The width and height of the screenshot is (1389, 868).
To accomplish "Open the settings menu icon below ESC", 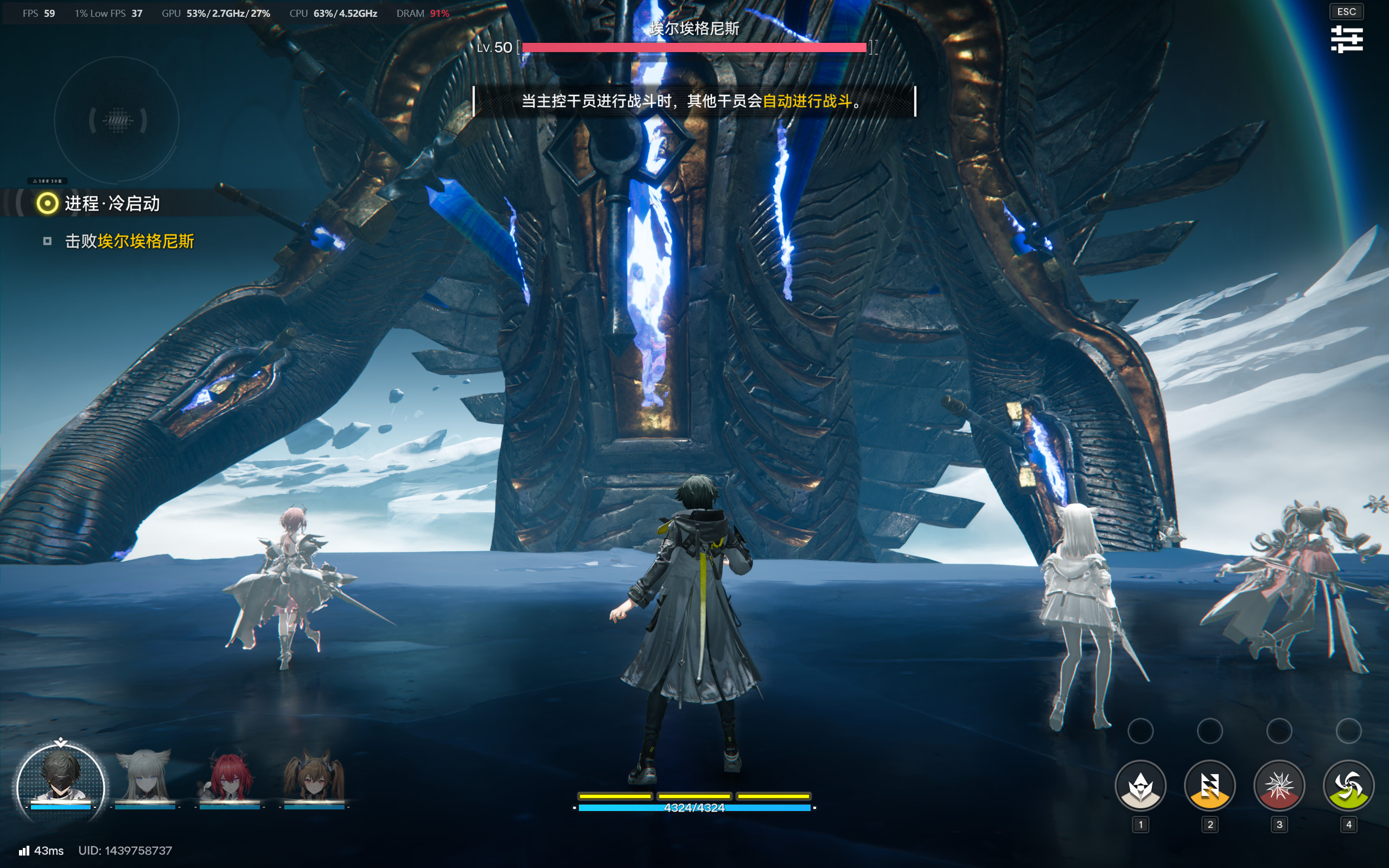I will coord(1347,39).
